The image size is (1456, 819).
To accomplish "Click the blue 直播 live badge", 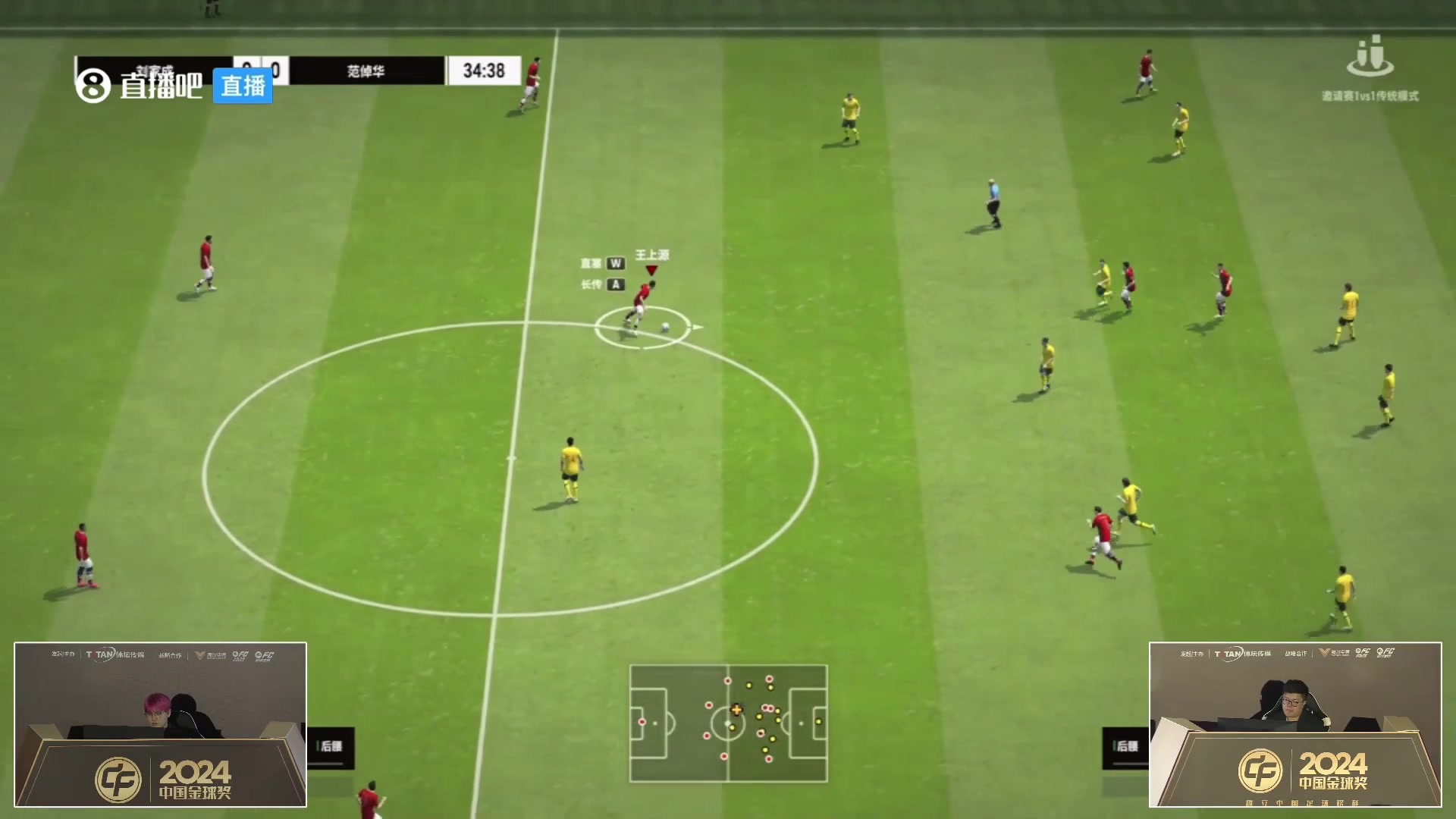I will (243, 86).
